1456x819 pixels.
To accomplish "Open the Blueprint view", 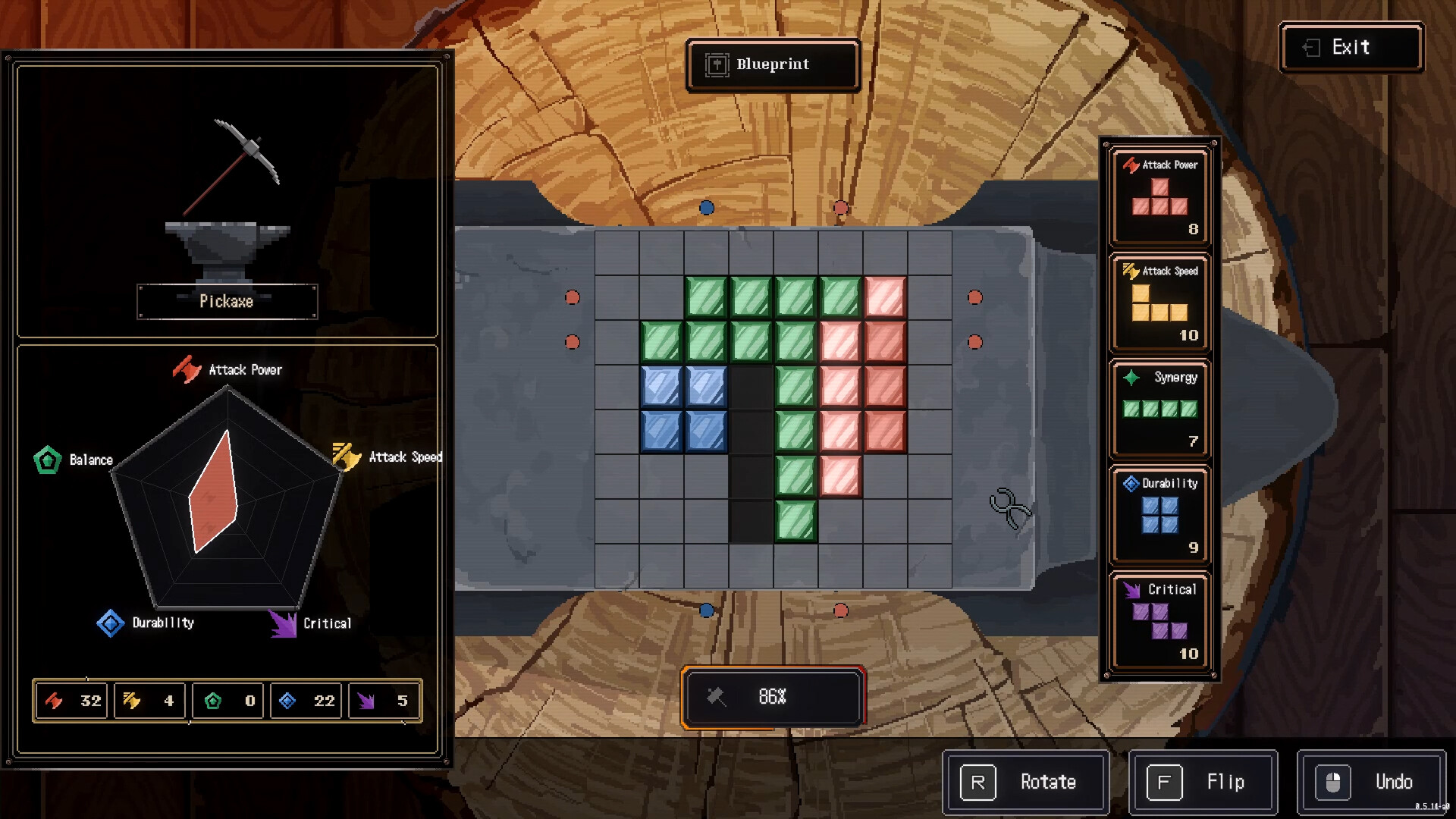I will click(772, 65).
